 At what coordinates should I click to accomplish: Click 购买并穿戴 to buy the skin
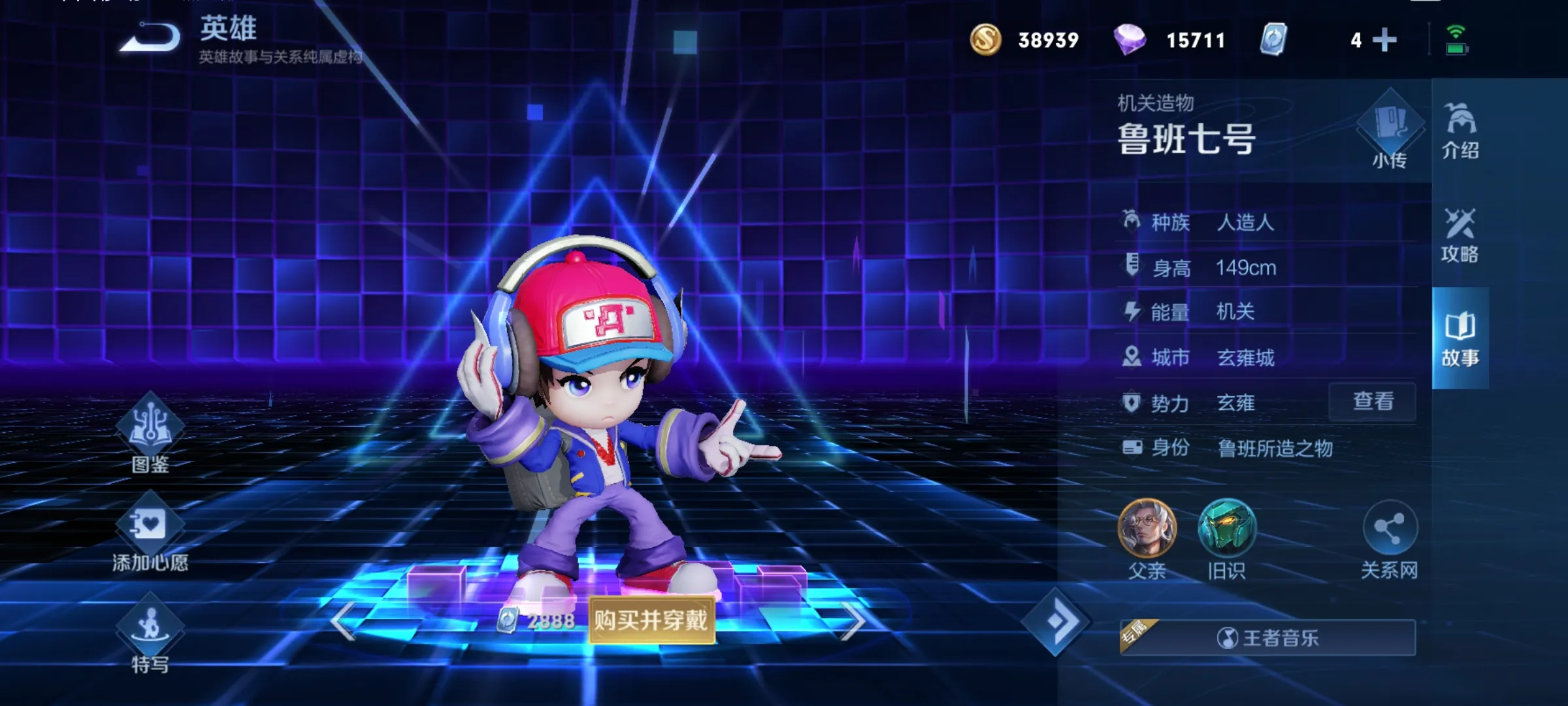pyautogui.click(x=651, y=620)
